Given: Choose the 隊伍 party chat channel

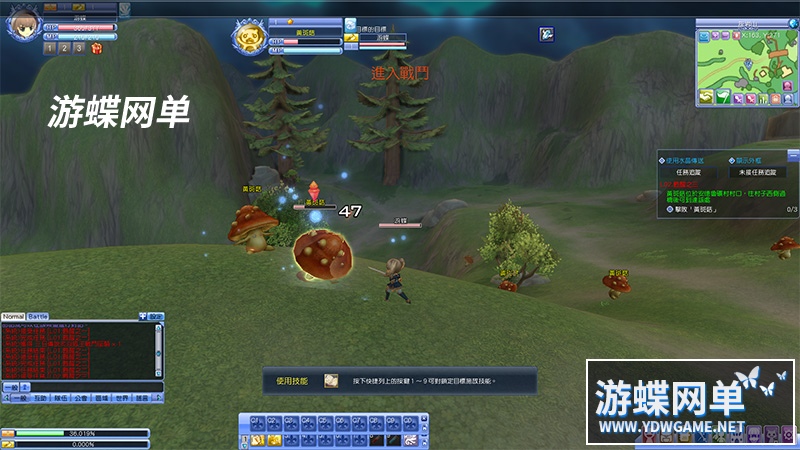Looking at the screenshot, I should point(60,397).
